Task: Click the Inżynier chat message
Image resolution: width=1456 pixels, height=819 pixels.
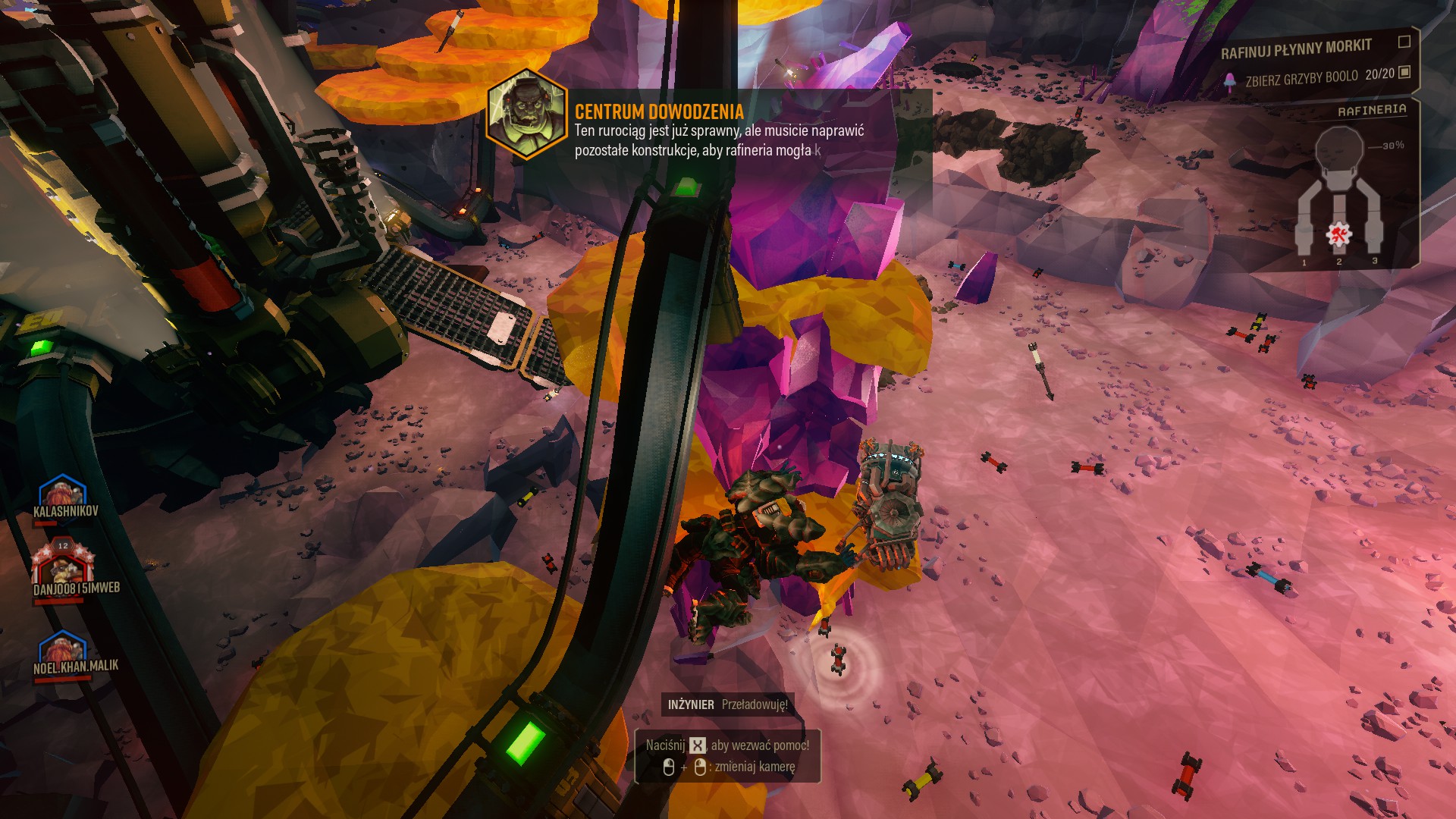Action: [x=727, y=704]
